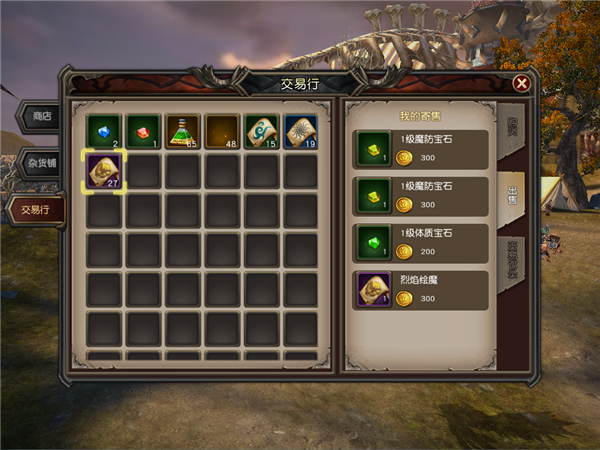Switch to the 杂货铺 grocery tab
The image size is (600, 450).
(x=41, y=163)
